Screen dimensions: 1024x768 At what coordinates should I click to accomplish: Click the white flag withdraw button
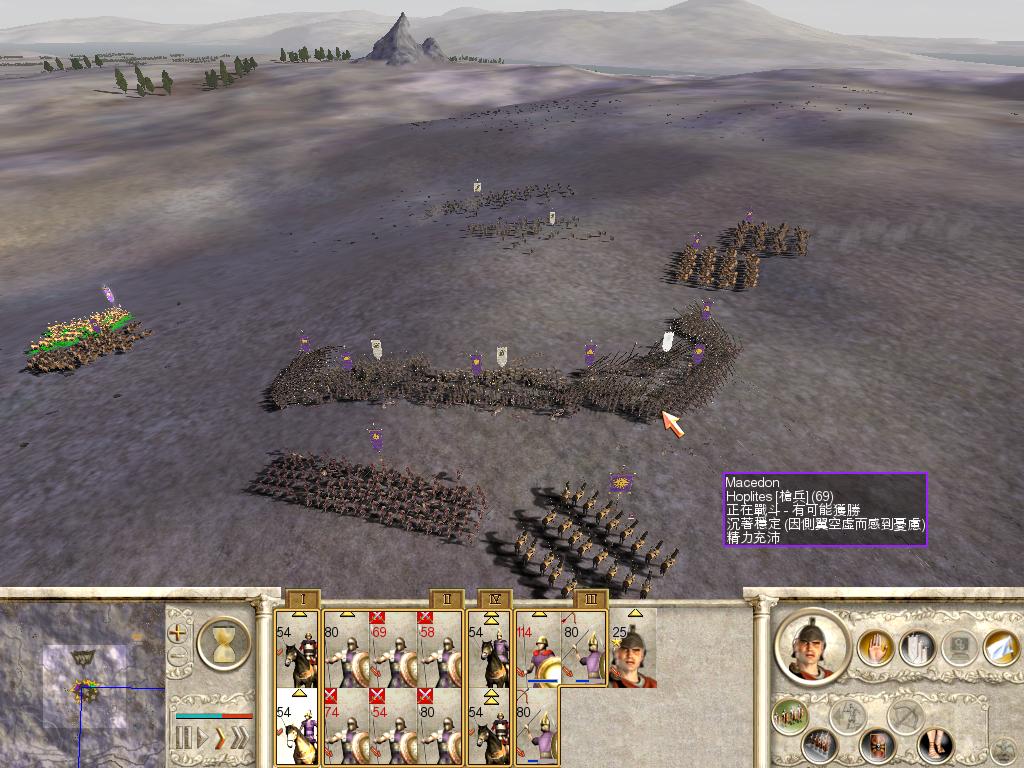[x=1000, y=648]
